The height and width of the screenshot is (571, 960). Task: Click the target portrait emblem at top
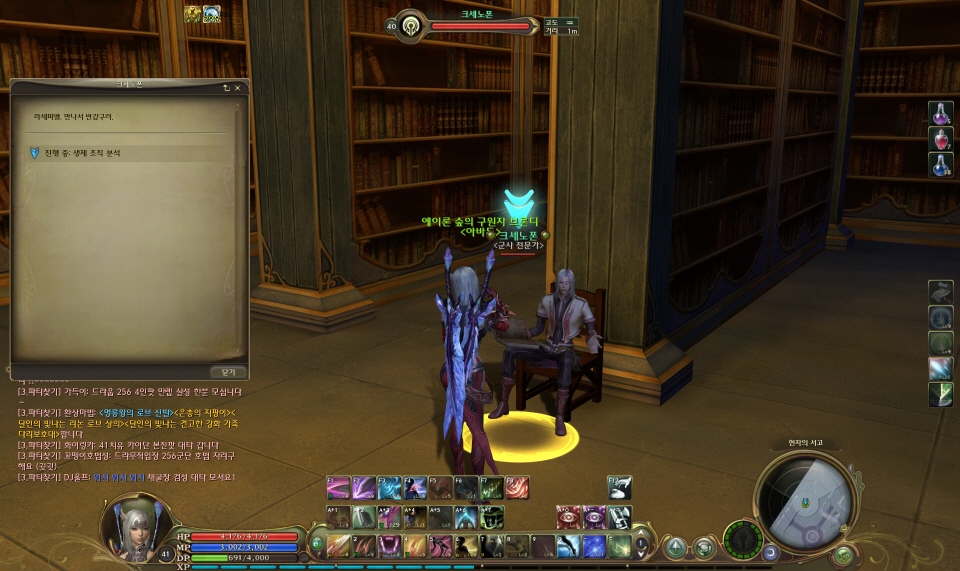411,25
